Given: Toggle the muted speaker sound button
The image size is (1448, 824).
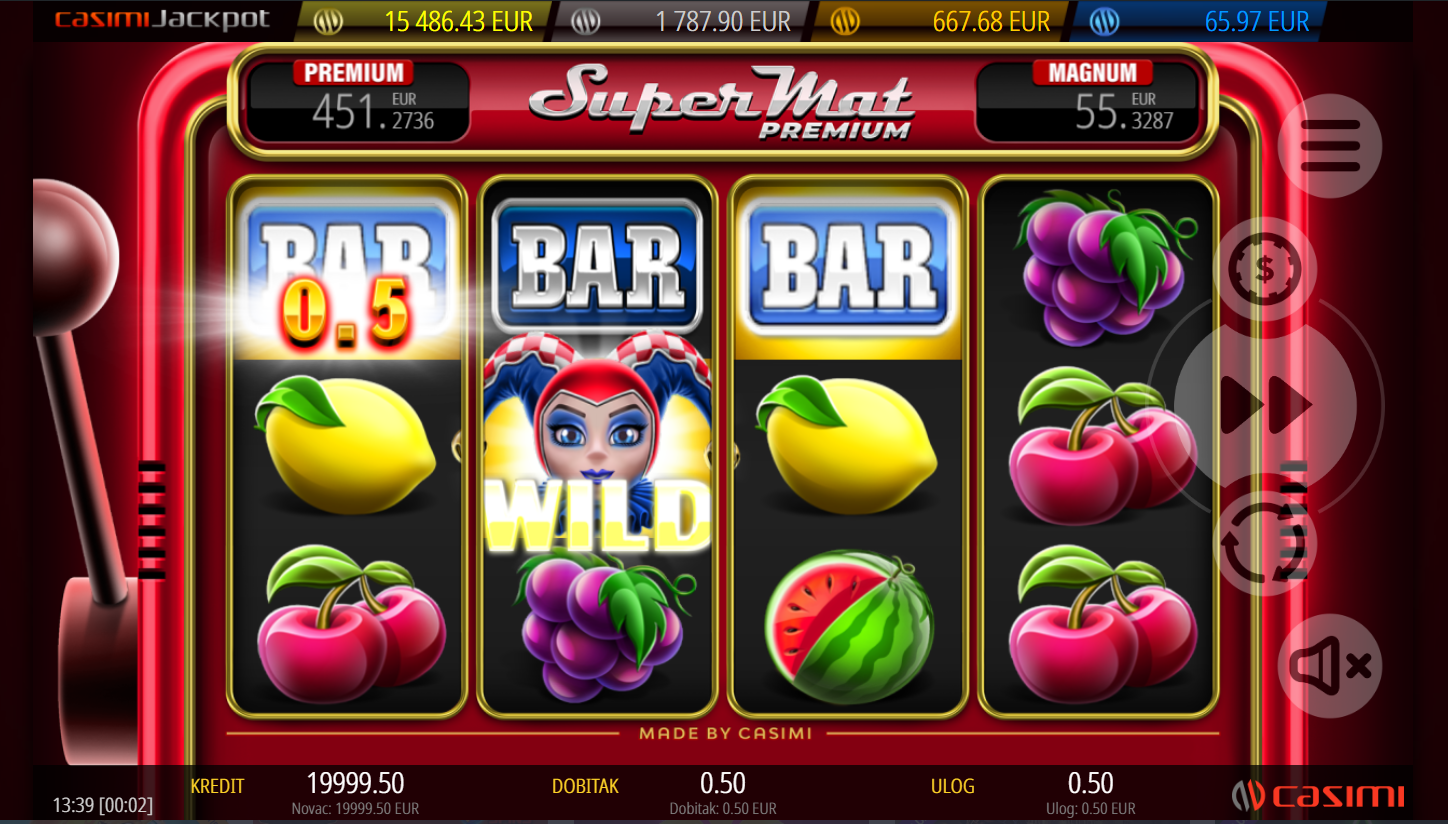Looking at the screenshot, I should pos(1329,666).
